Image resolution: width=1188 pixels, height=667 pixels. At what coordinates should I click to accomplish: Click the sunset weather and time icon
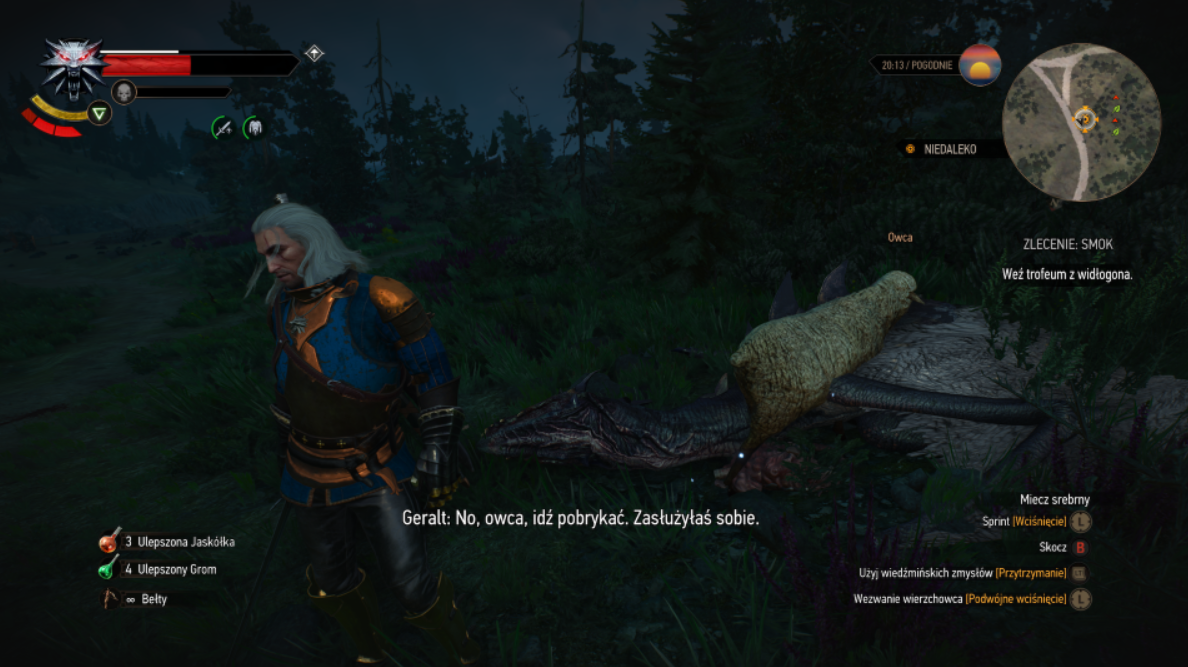point(980,65)
